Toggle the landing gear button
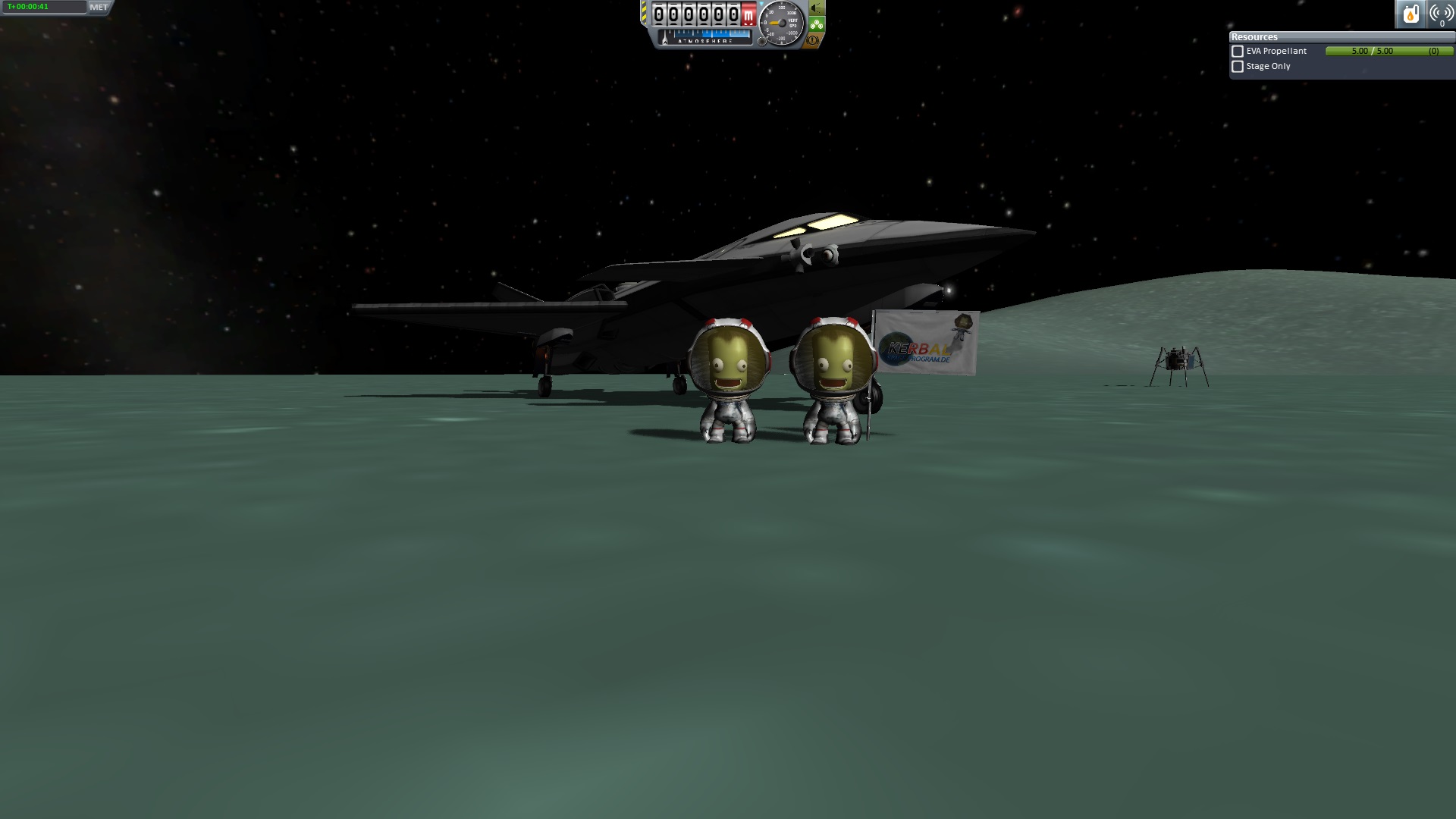This screenshot has height=819, width=1456. pyautogui.click(x=817, y=24)
